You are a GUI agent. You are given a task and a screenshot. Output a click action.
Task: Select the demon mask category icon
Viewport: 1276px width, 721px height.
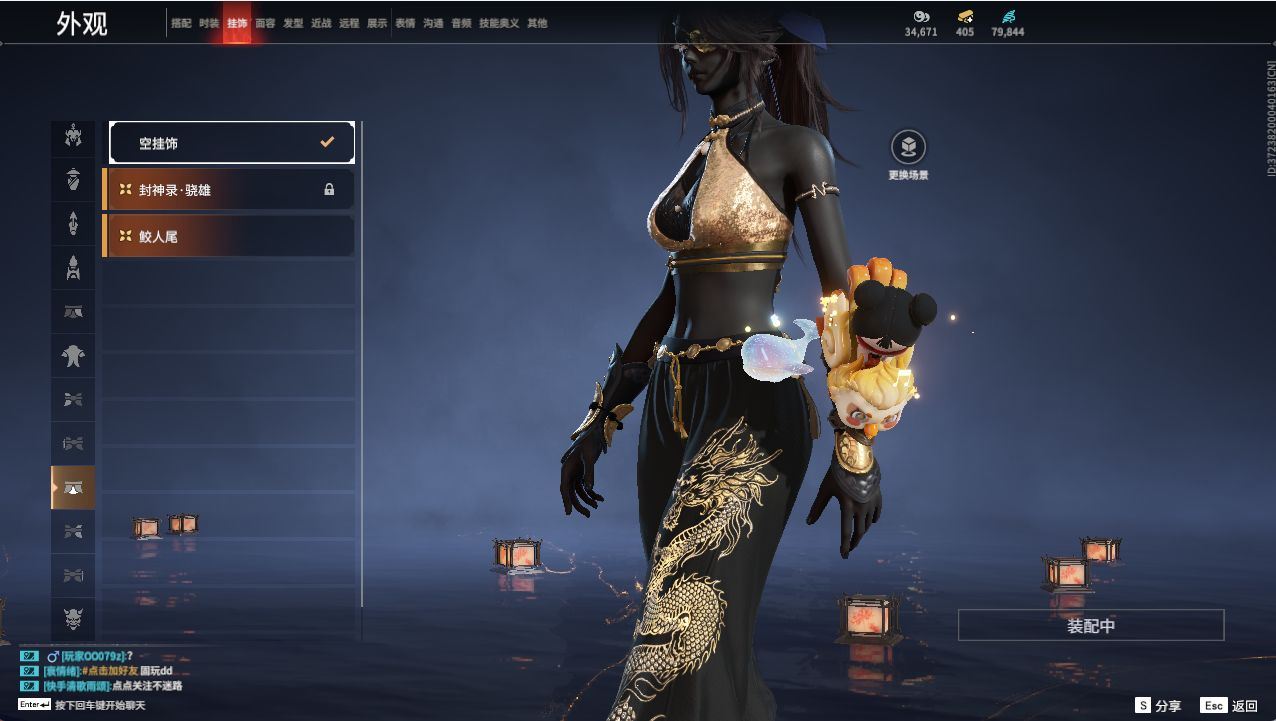pyautogui.click(x=73, y=617)
